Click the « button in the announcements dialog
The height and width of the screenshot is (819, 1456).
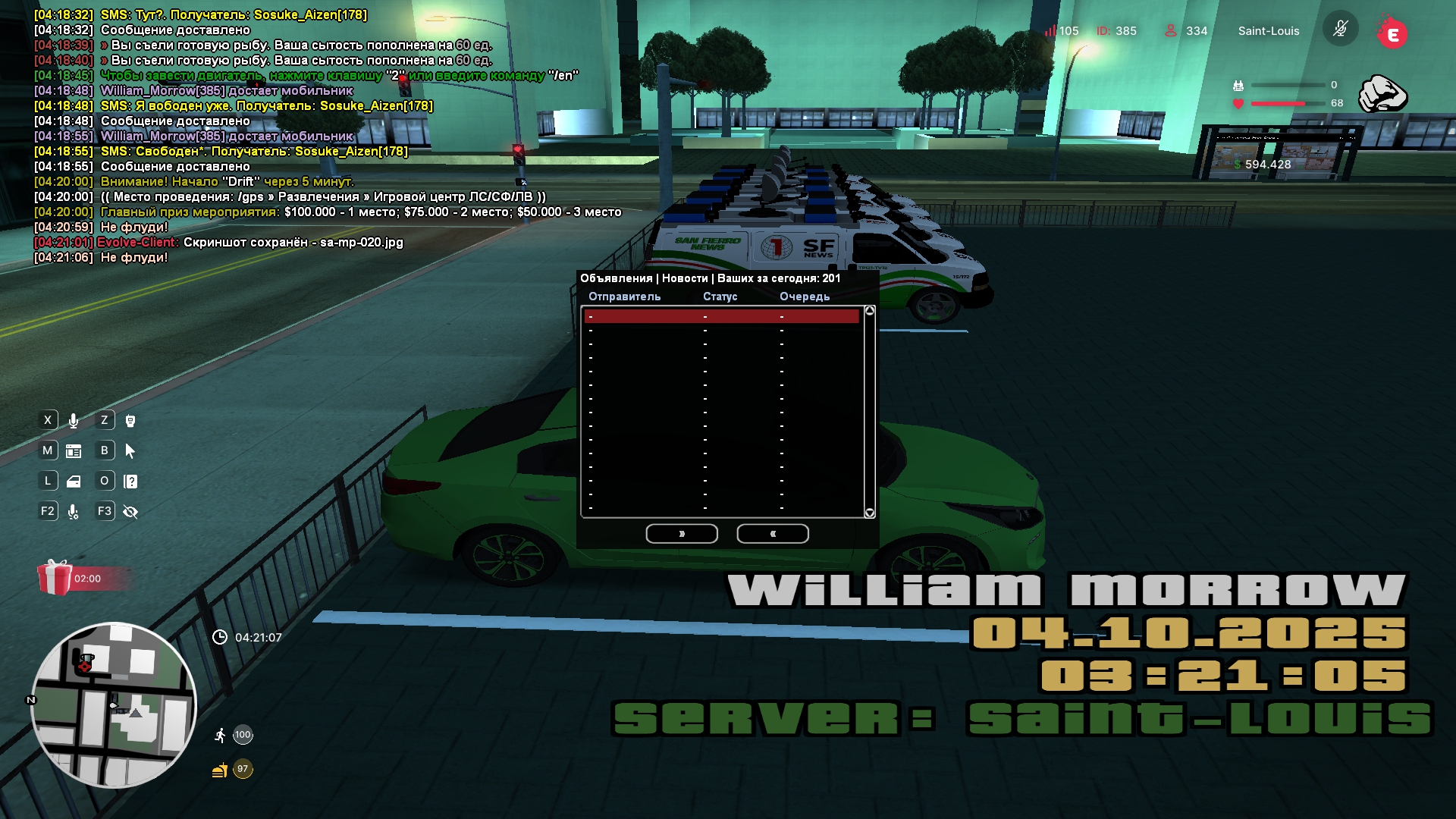772,534
